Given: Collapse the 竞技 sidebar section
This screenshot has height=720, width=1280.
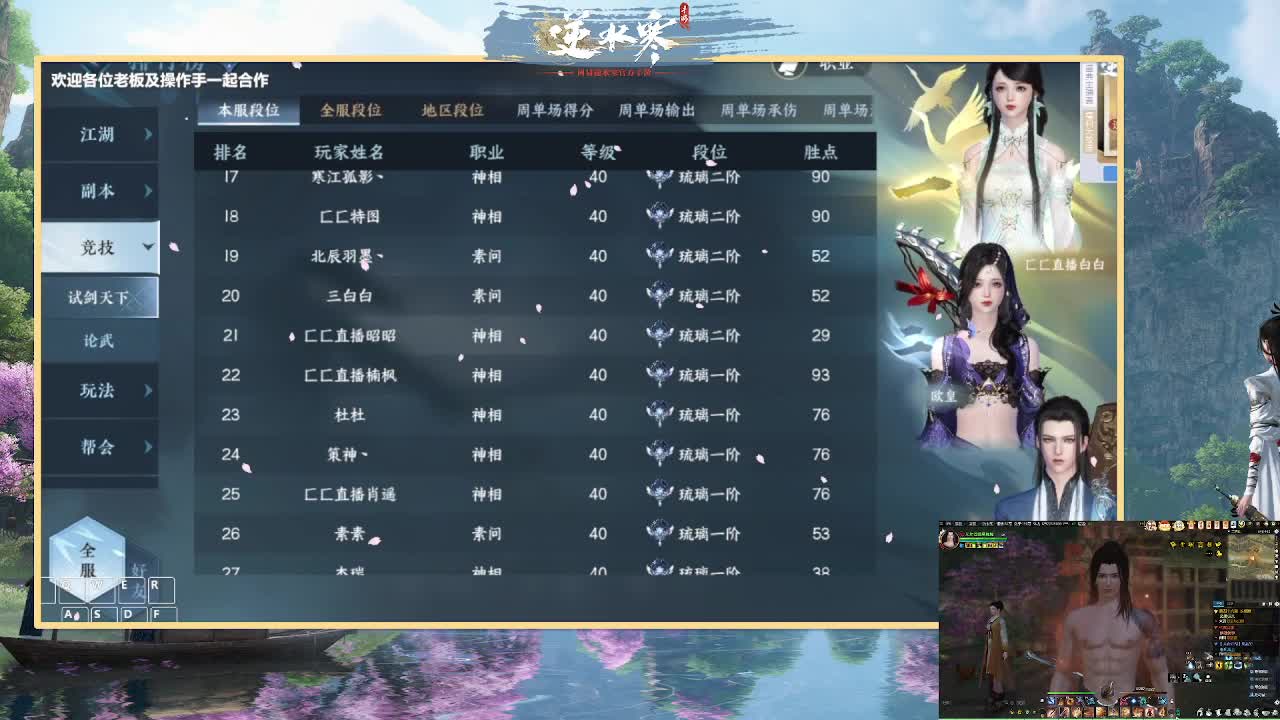Looking at the screenshot, I should tap(99, 247).
